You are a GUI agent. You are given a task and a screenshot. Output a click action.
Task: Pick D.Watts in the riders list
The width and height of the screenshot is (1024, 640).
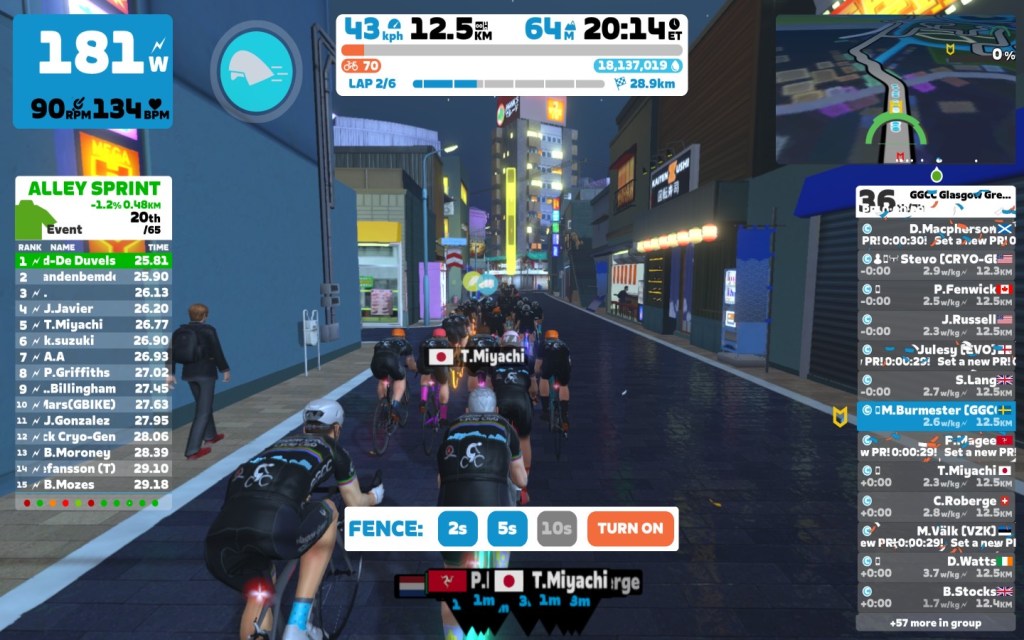pos(936,567)
